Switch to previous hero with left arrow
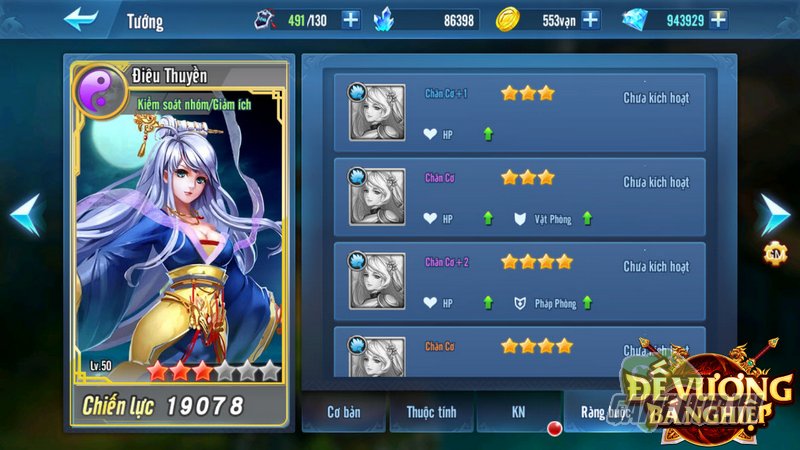This screenshot has width=800, height=450. point(24,215)
